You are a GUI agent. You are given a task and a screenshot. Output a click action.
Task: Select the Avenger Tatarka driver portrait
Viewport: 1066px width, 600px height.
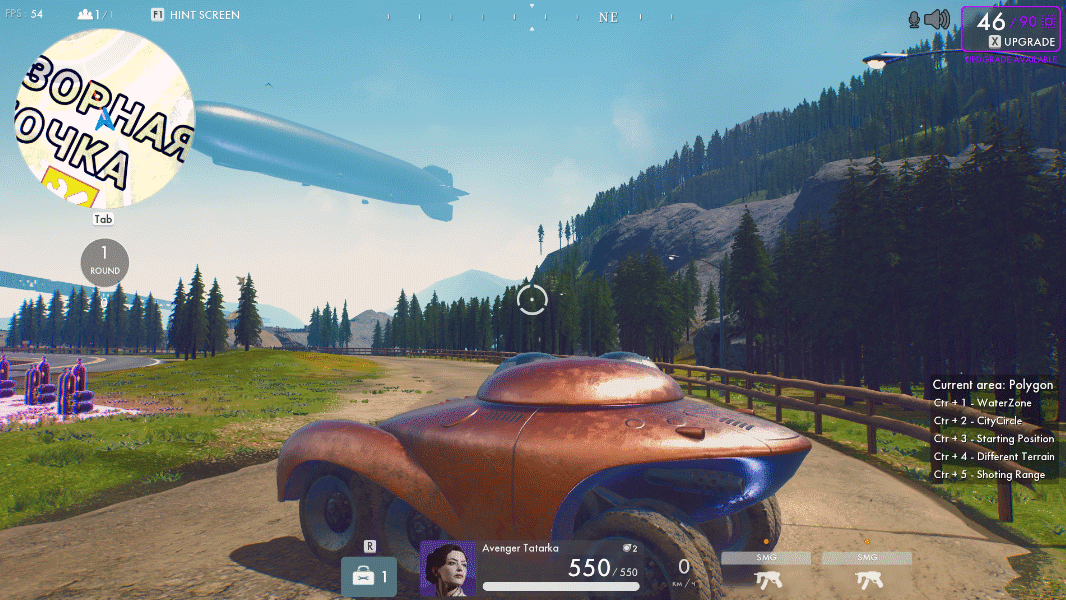pos(448,569)
